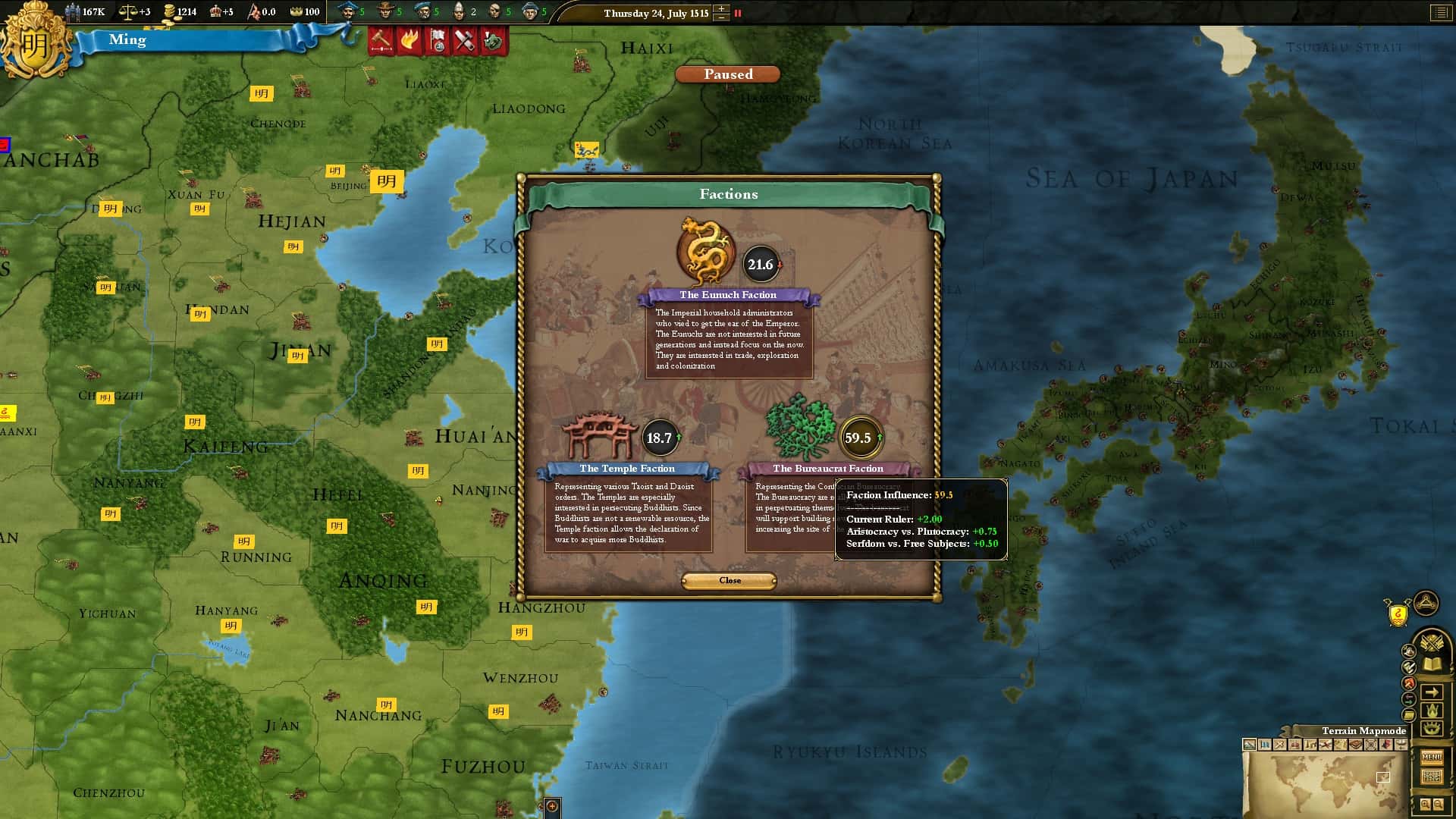Select the terrain mapmode button
The width and height of the screenshot is (1456, 819).
1250,745
